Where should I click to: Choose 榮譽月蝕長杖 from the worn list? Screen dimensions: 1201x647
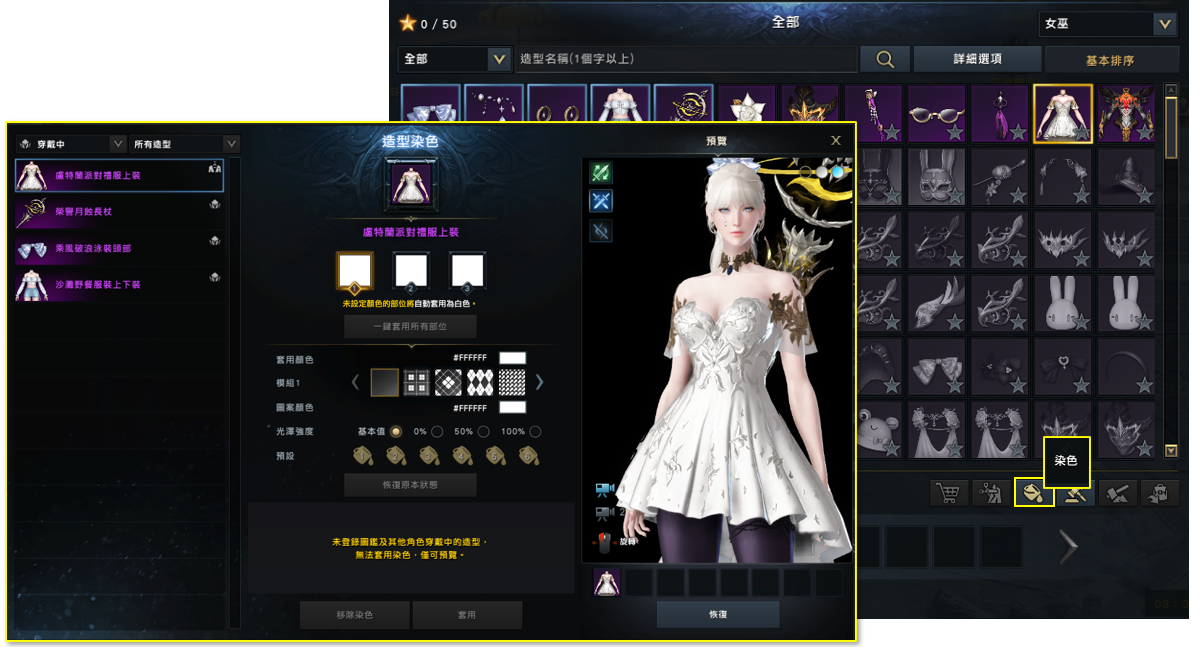[x=119, y=211]
